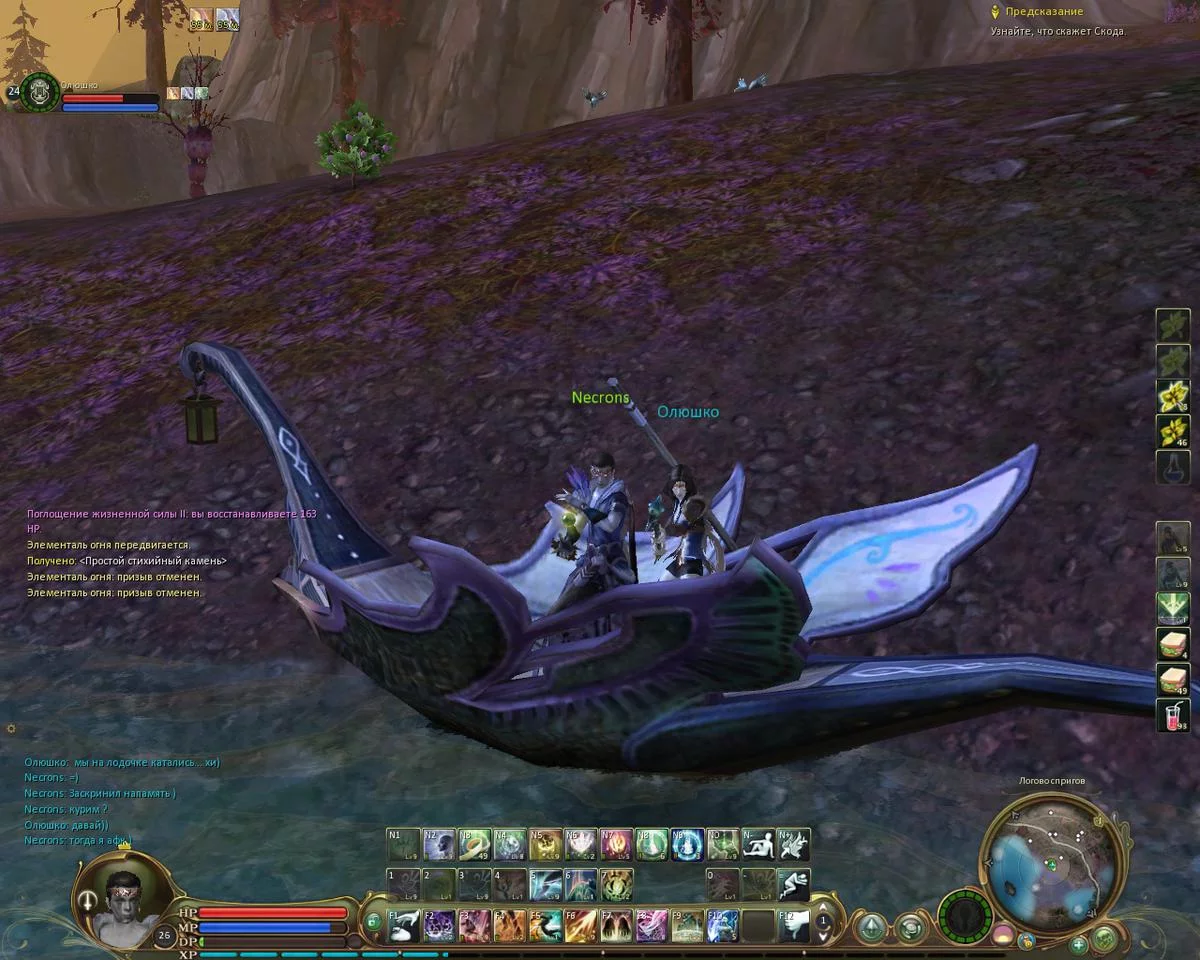Toggle the green hotbar lock button
Image resolution: width=1200 pixels, height=960 pixels.
[372, 922]
